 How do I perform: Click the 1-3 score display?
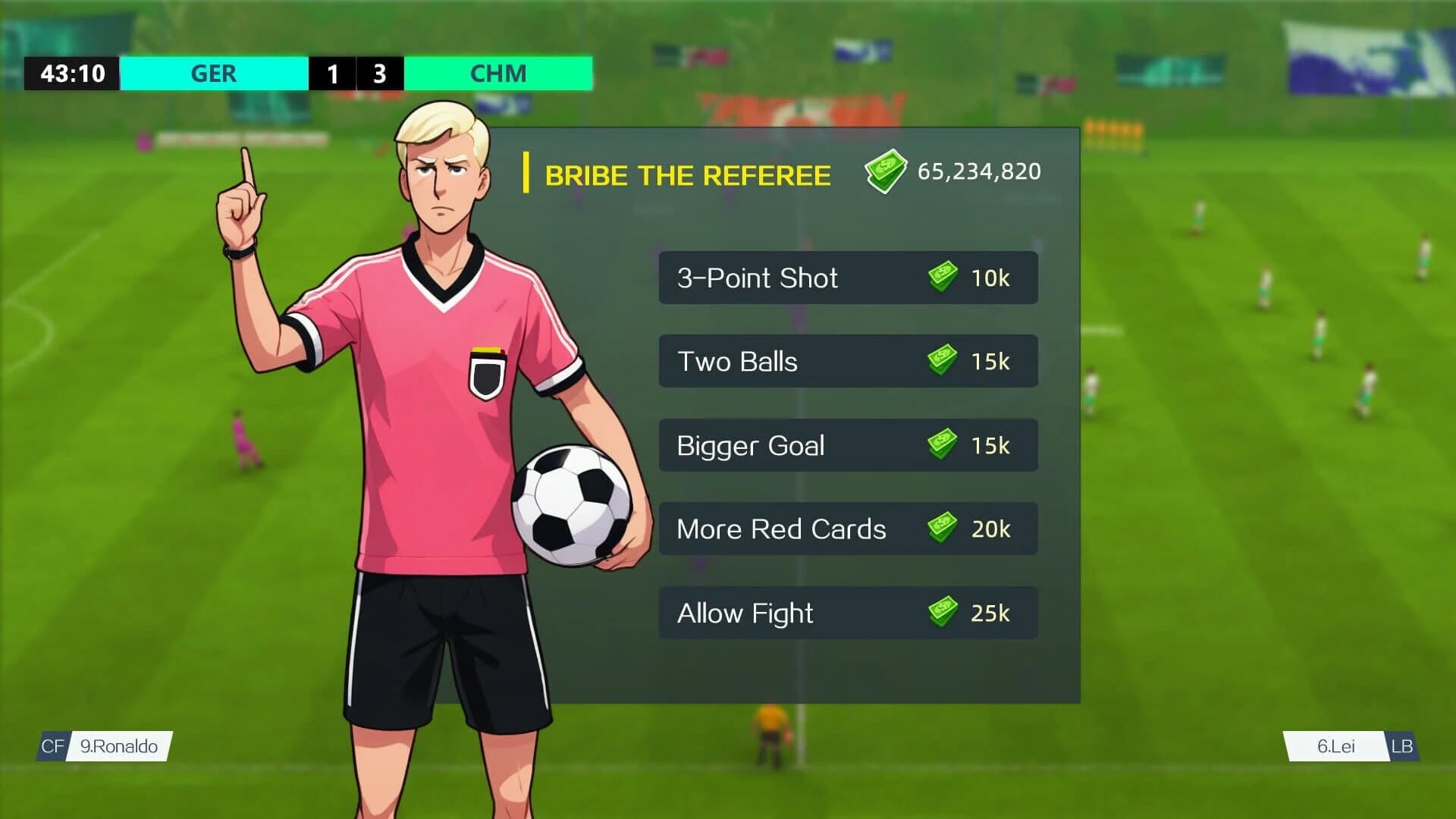pos(357,74)
